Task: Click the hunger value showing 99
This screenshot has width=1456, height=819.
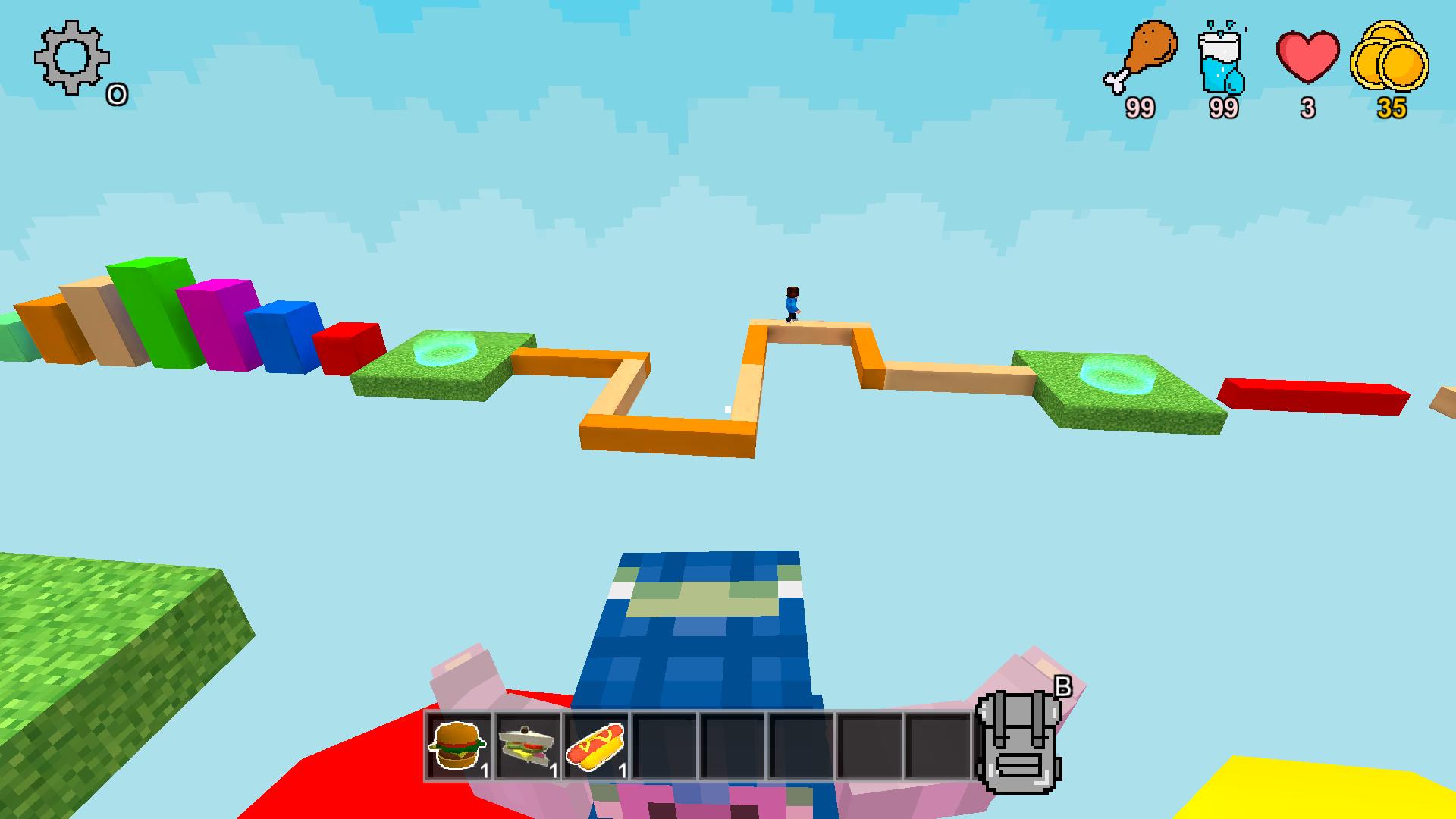Action: (x=1140, y=110)
